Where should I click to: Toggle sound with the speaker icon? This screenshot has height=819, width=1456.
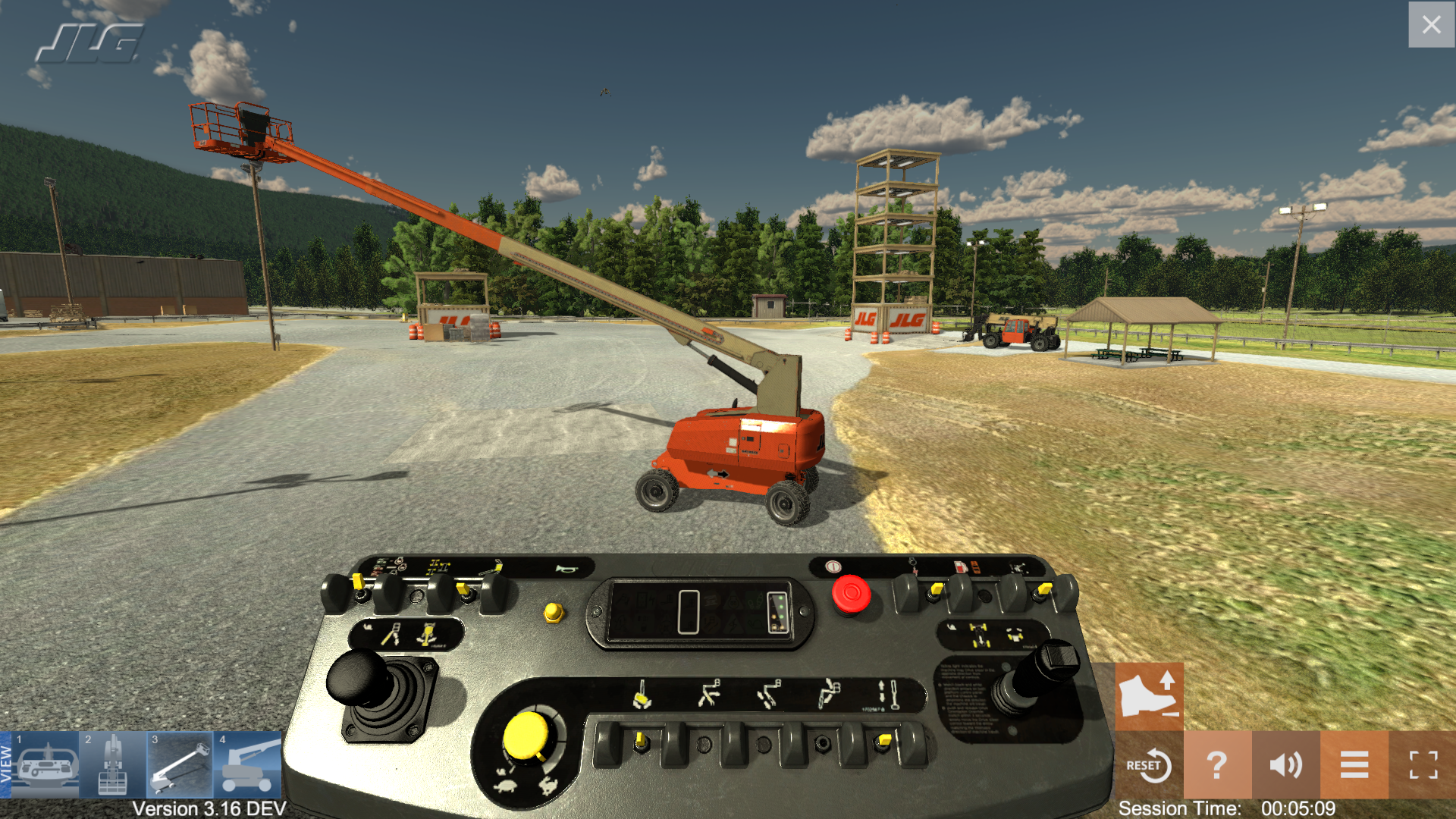coord(1285,765)
